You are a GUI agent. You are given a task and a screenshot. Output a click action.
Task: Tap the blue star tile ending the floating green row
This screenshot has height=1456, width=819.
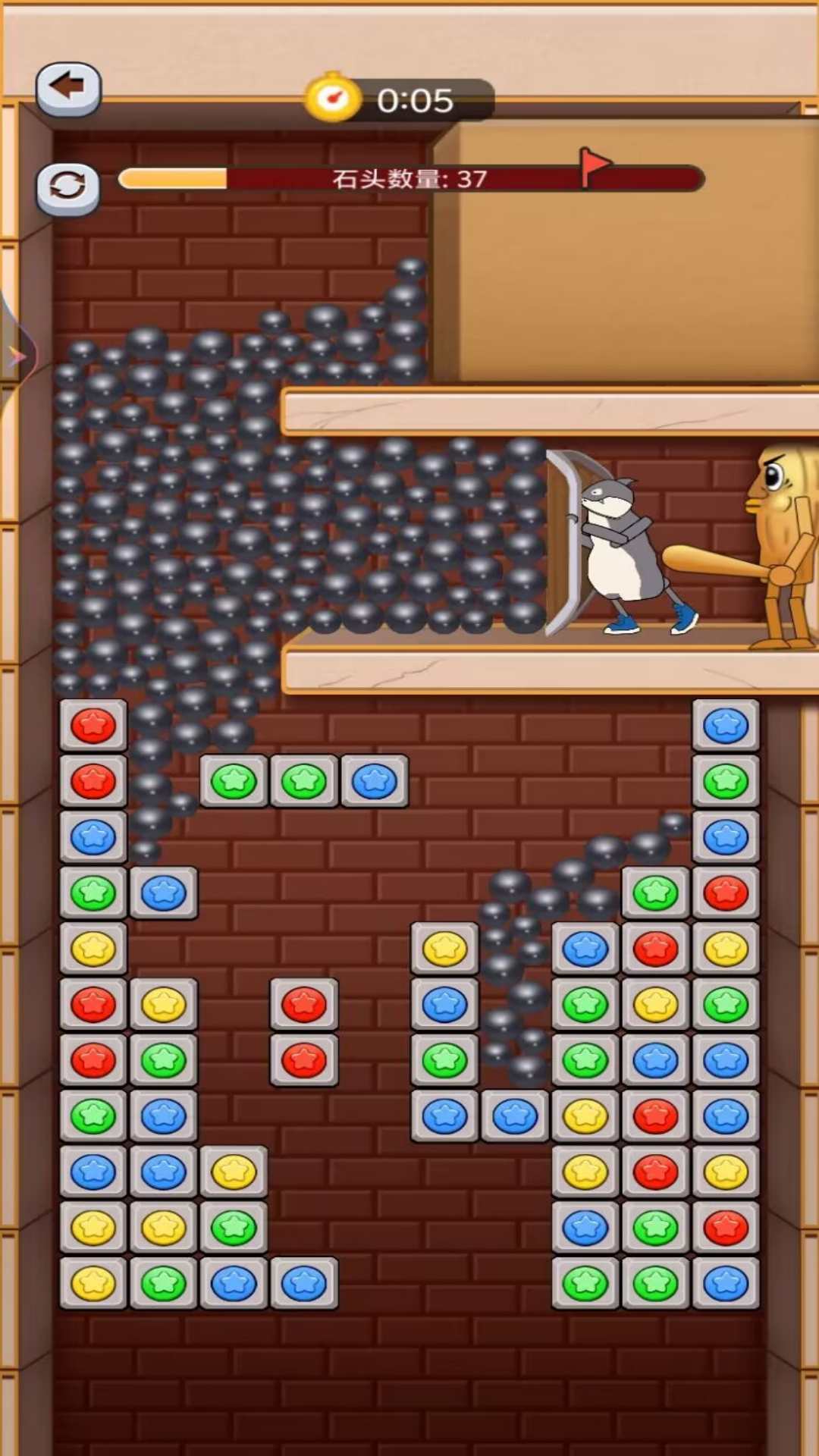tap(375, 781)
